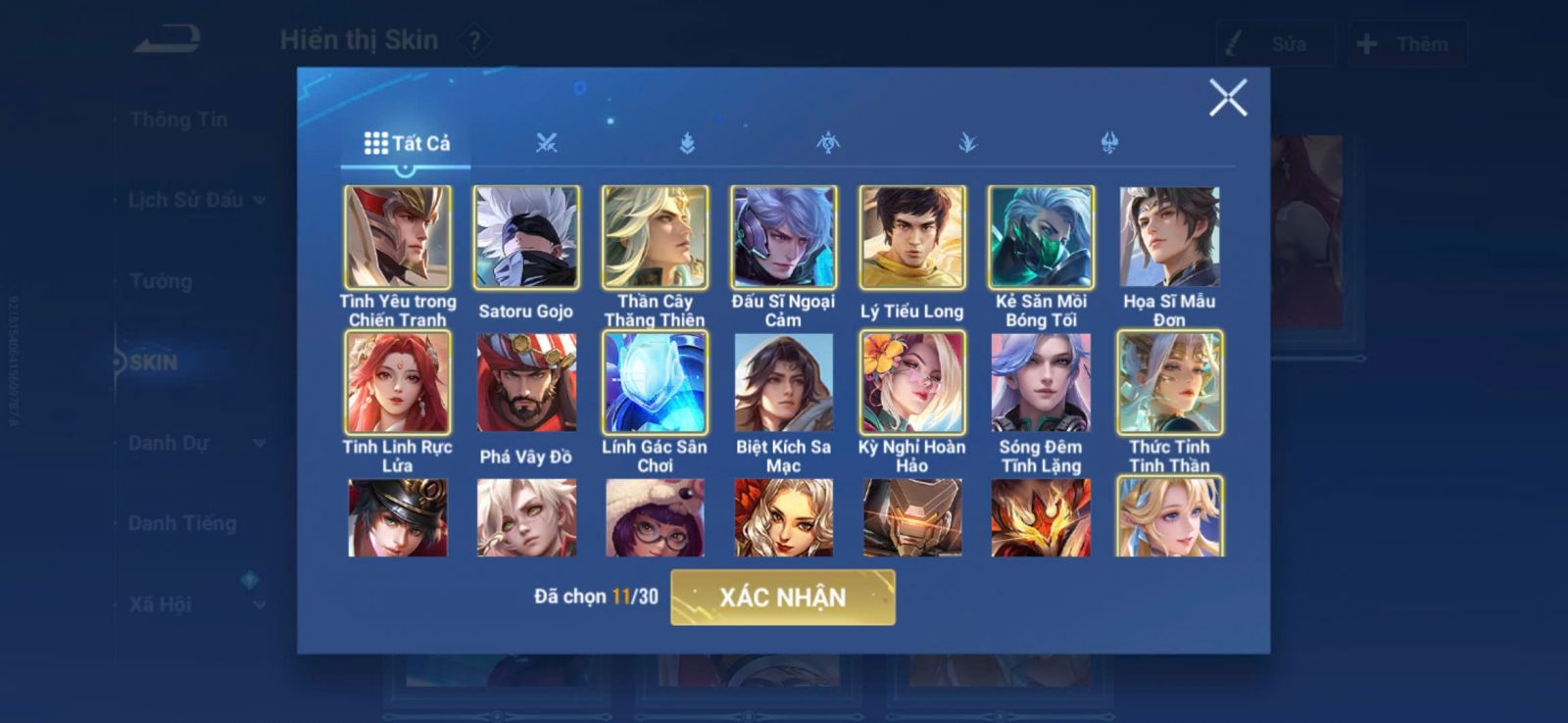Choose the Phá Vây Đồ skin

(526, 383)
